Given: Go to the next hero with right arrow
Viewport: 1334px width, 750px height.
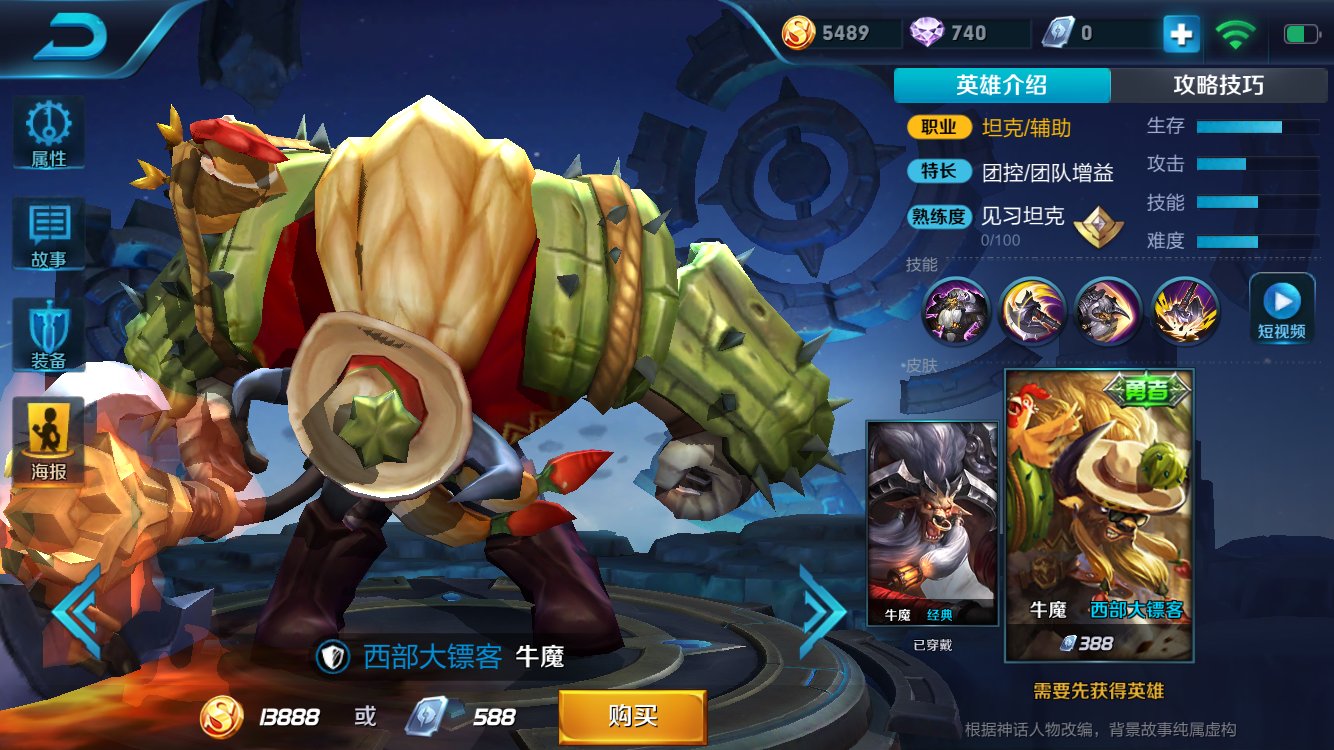Looking at the screenshot, I should coord(822,610).
